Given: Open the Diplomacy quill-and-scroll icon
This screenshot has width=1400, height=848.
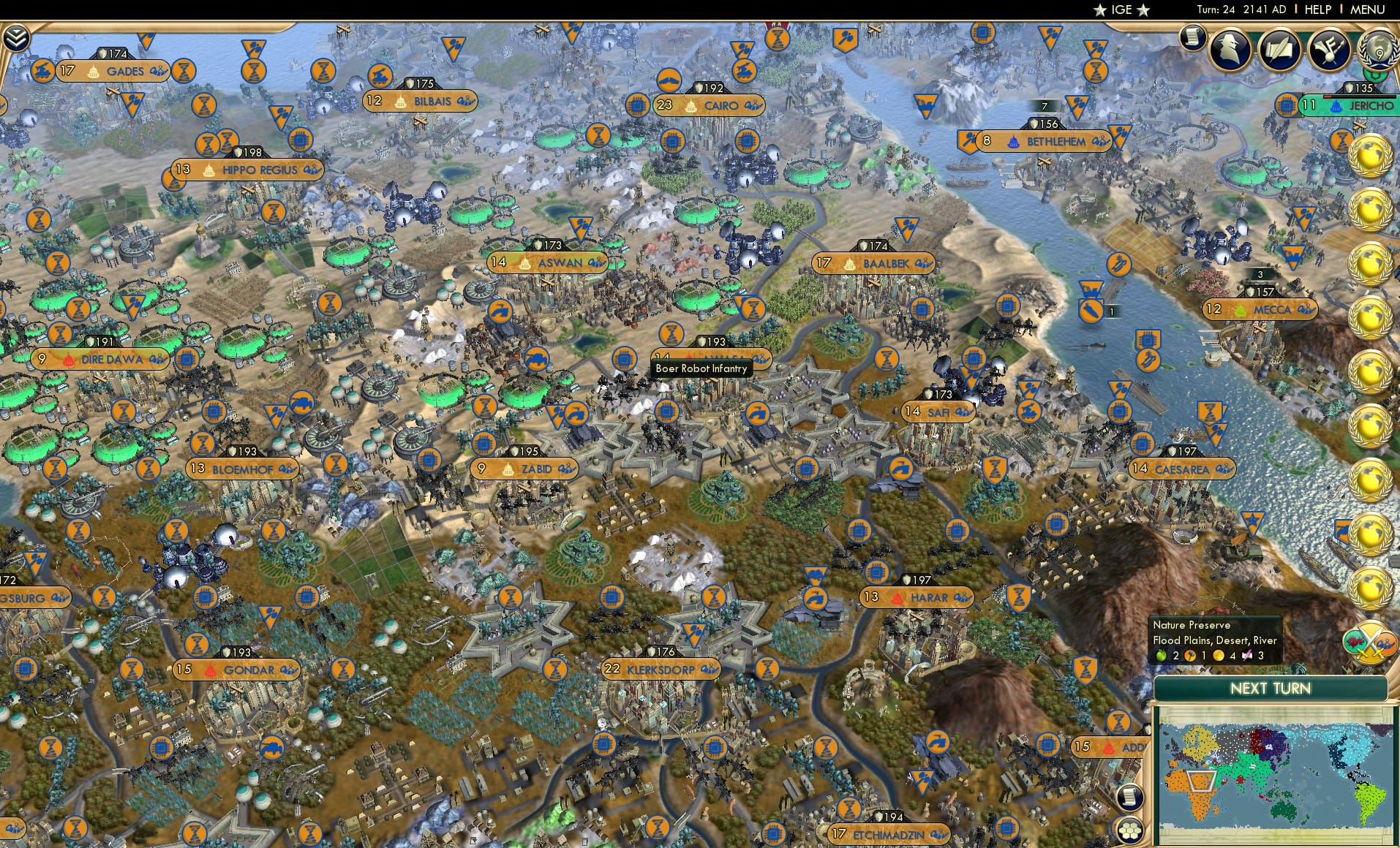Looking at the screenshot, I should pyautogui.click(x=1279, y=51).
